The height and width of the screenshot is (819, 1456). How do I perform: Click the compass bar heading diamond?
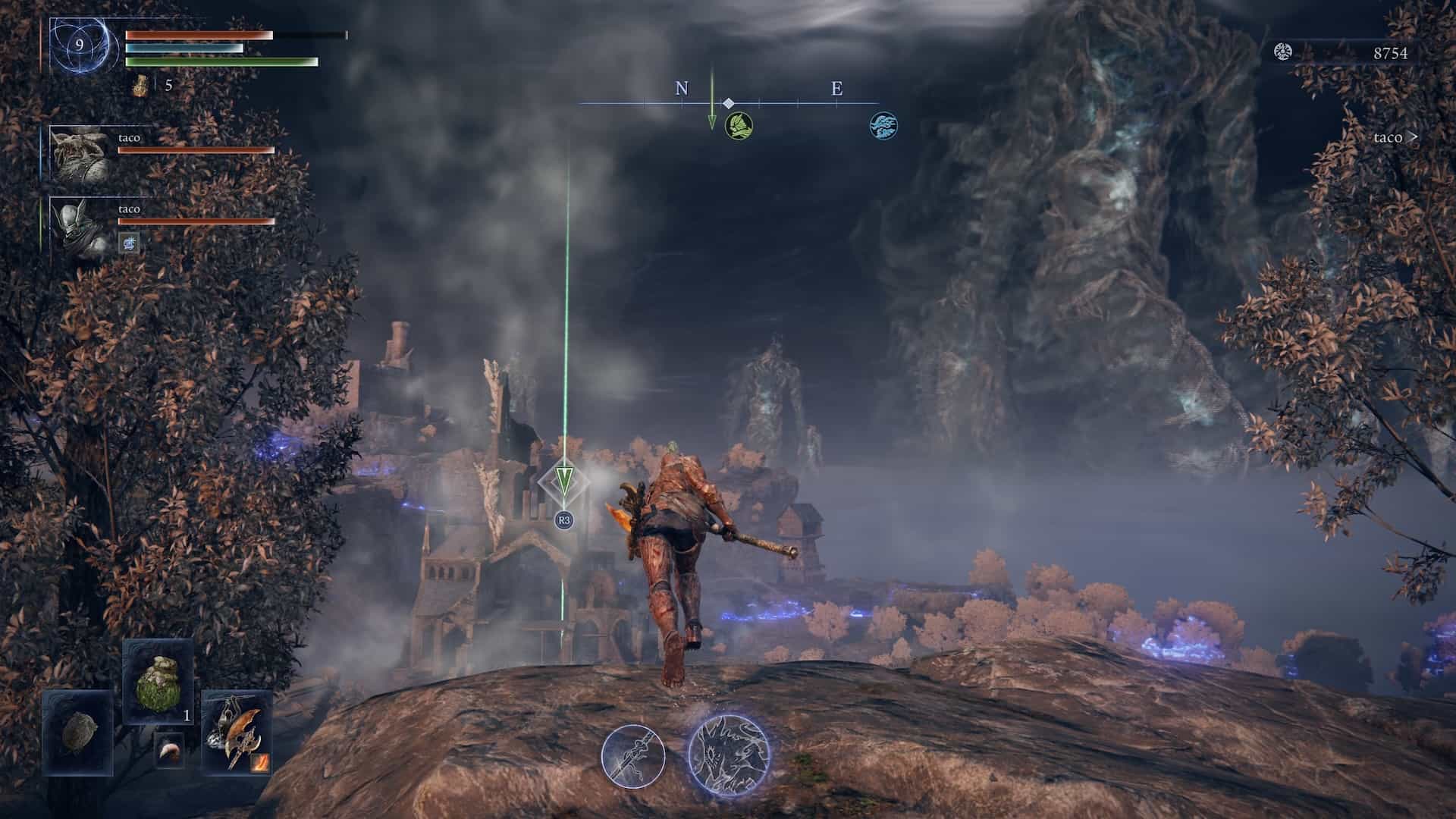(728, 103)
